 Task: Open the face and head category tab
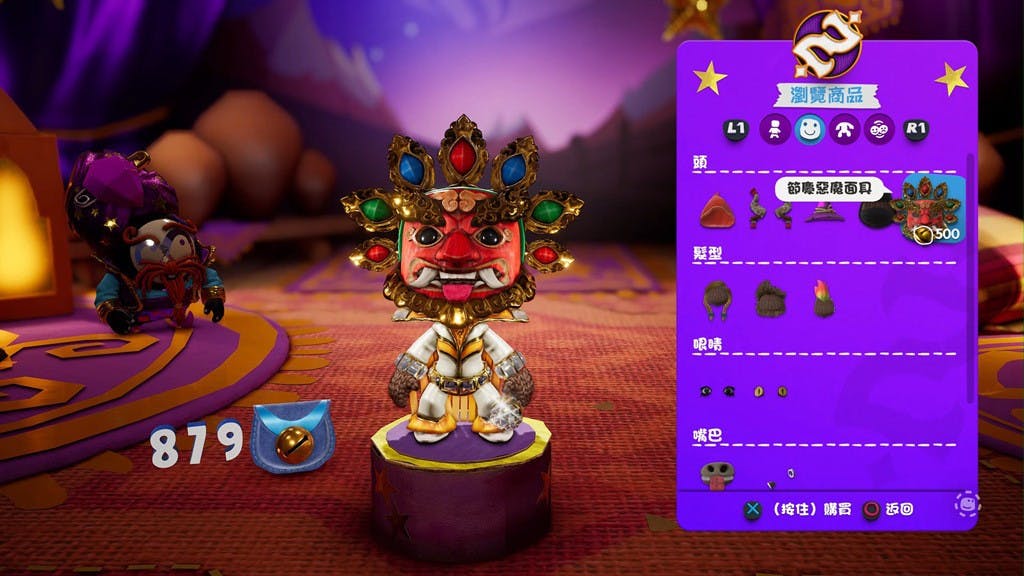[x=808, y=129]
